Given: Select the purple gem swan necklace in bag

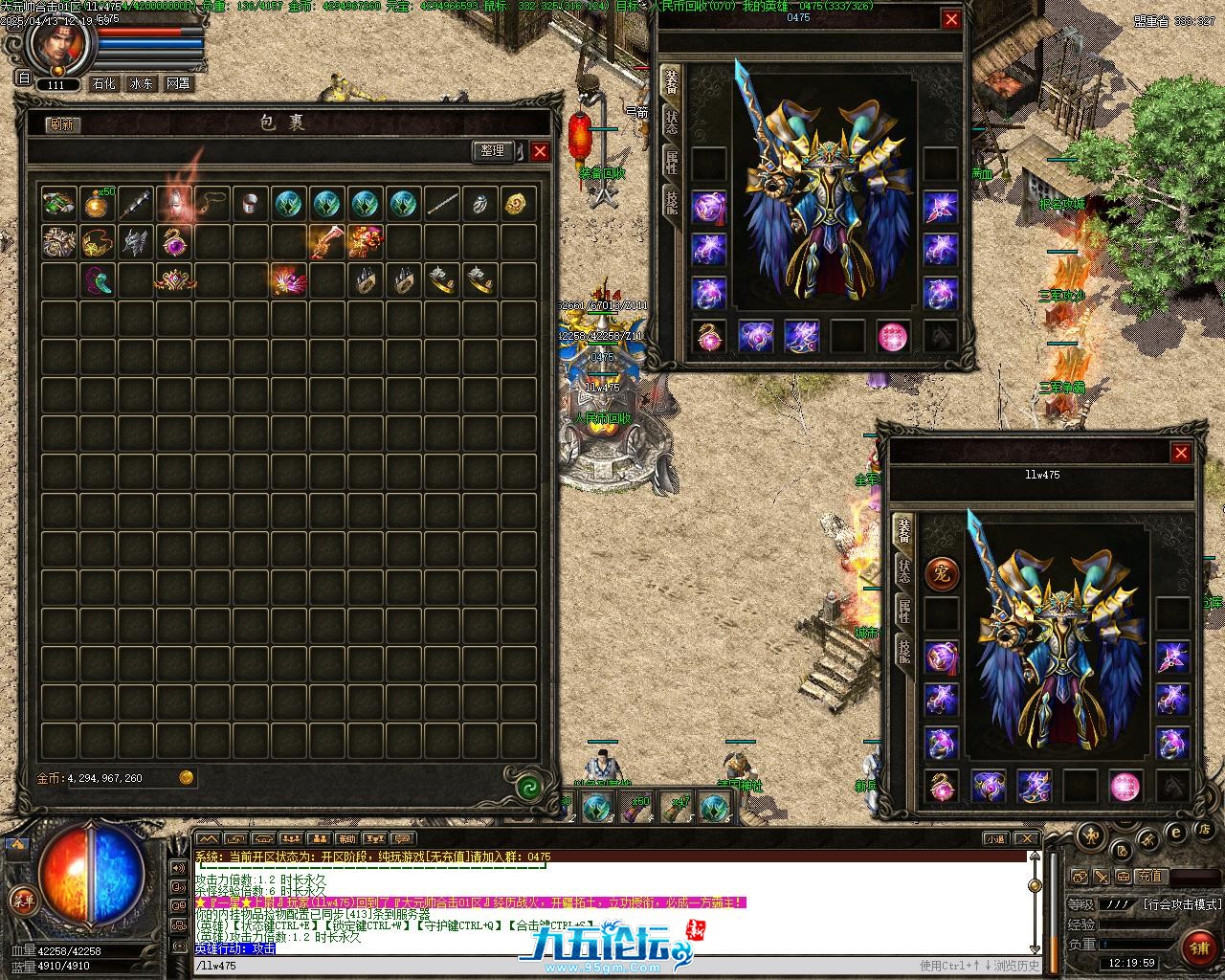Looking at the screenshot, I should click(174, 241).
